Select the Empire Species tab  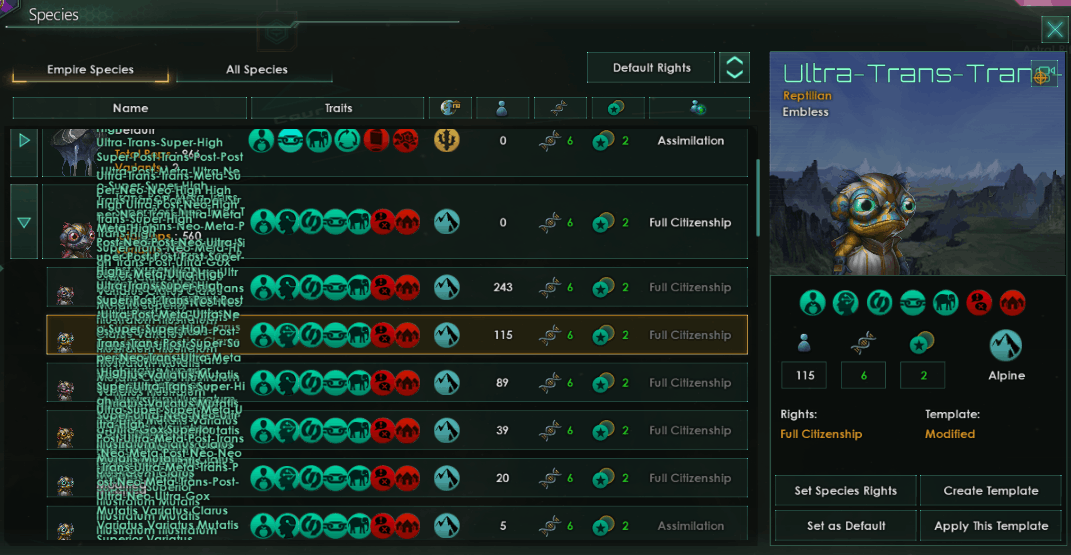(90, 70)
